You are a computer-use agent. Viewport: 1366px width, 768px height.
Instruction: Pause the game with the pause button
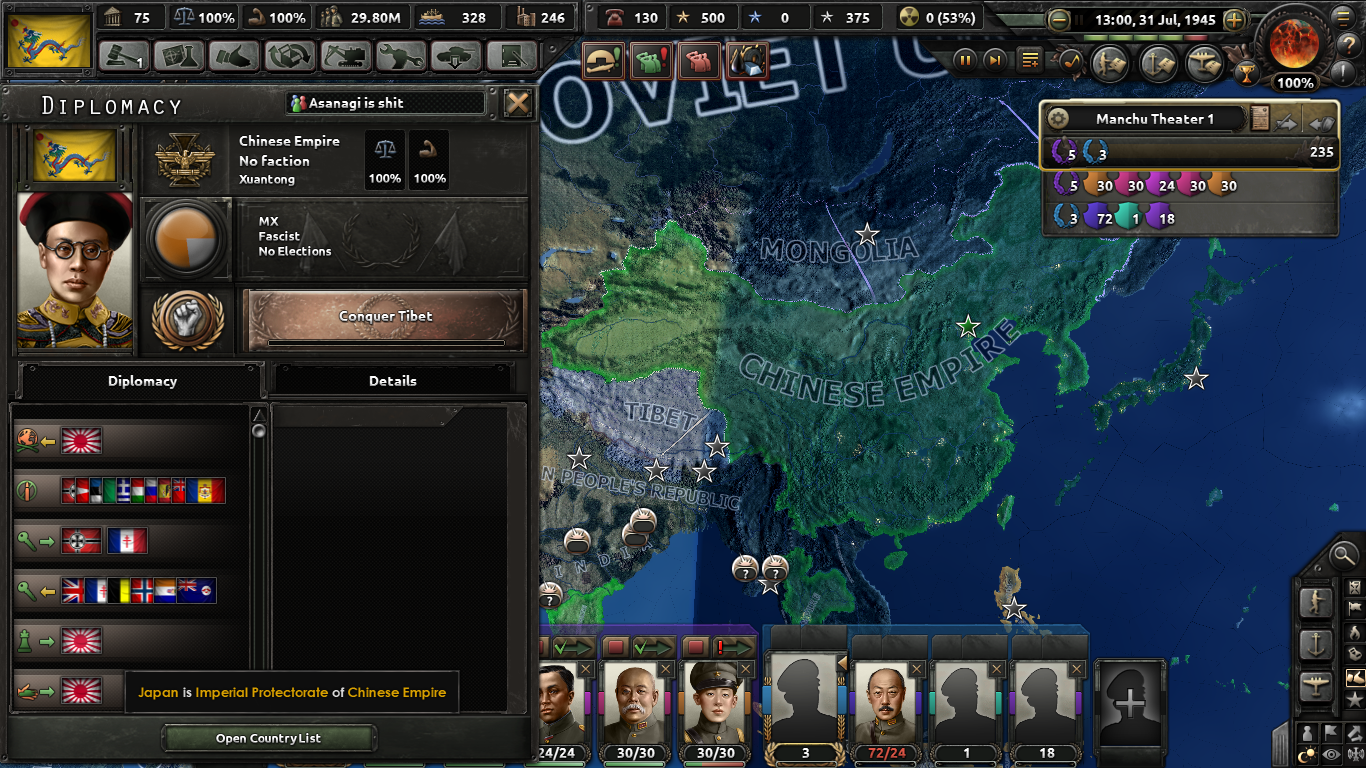[964, 60]
